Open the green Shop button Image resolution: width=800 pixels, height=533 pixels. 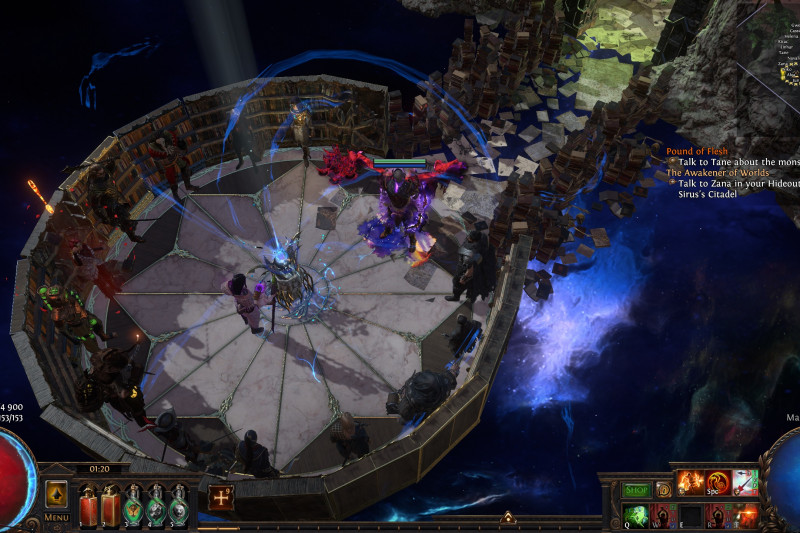click(637, 490)
